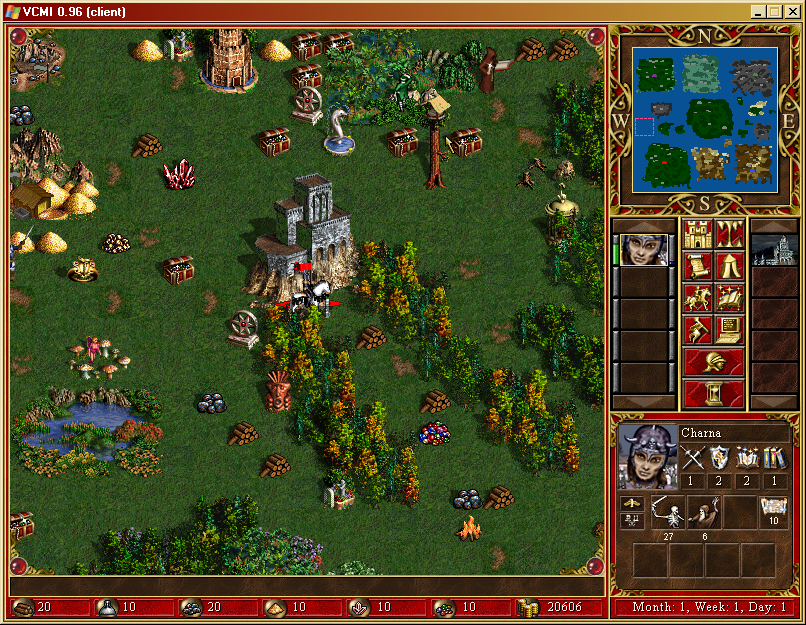The image size is (806, 625).
Task: End the turn with hourglass button
Action: tap(714, 393)
